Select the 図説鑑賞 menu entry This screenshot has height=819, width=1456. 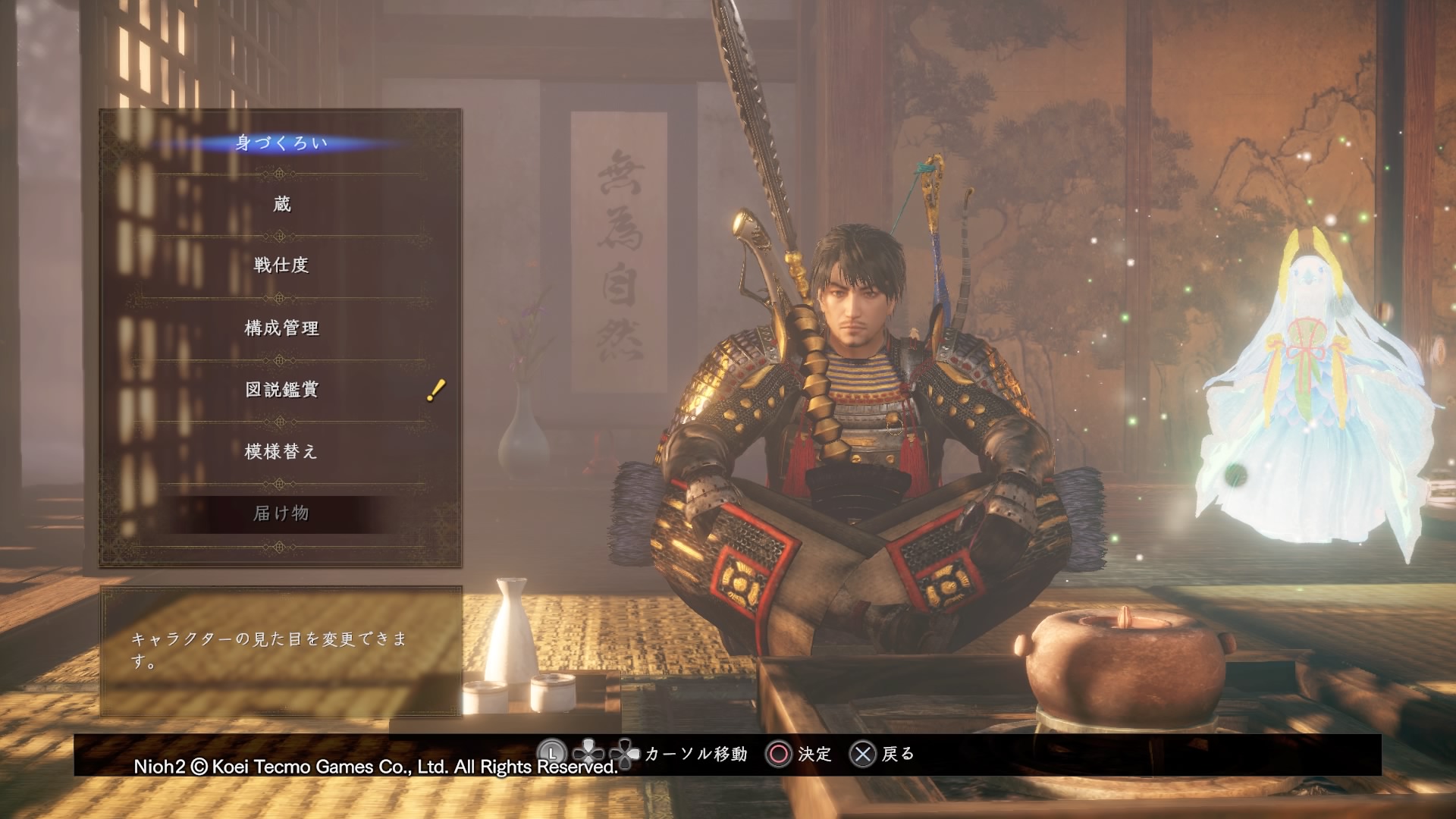pyautogui.click(x=281, y=390)
